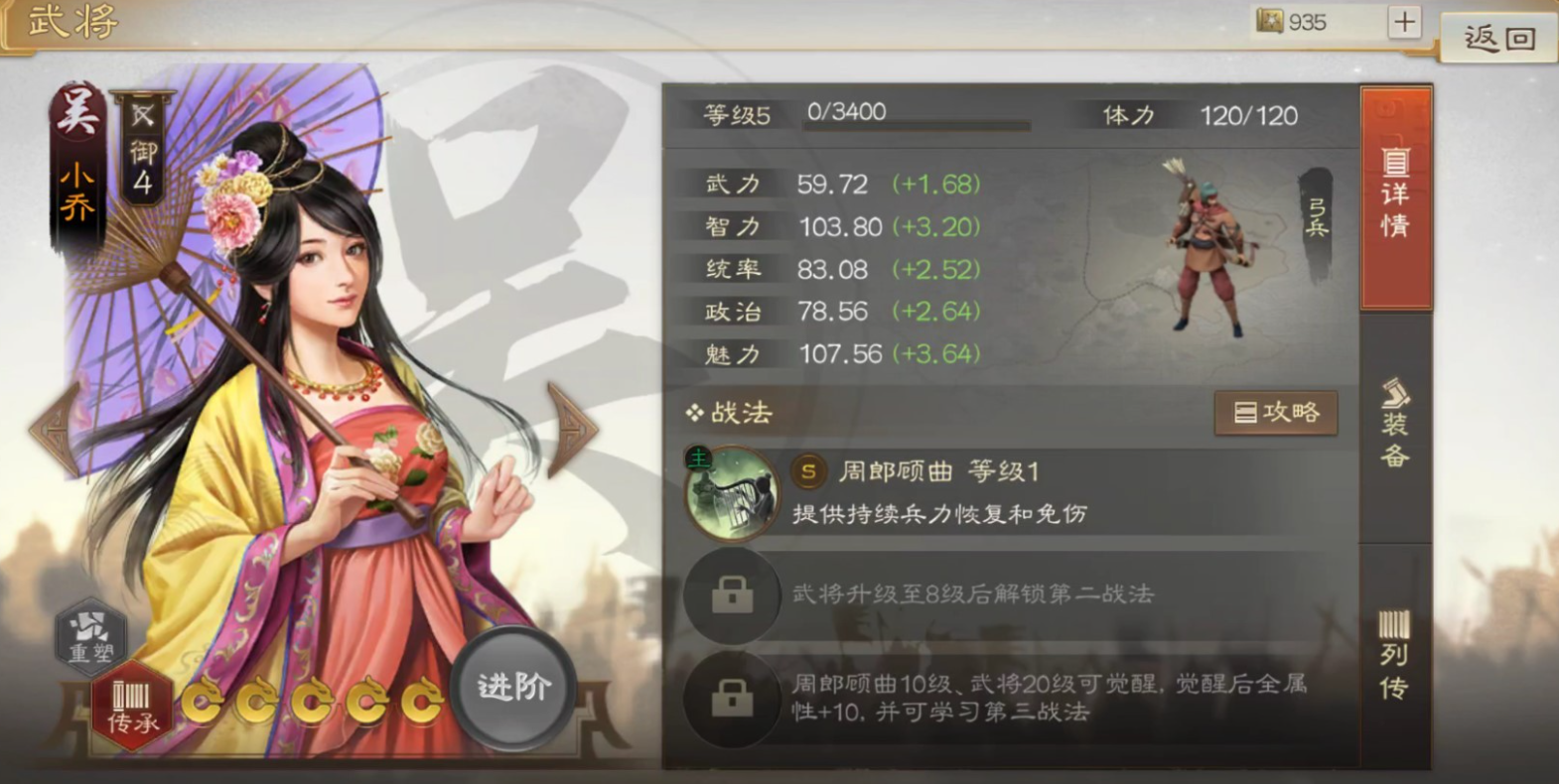Open the 传承 inheritance icon

(x=130, y=703)
